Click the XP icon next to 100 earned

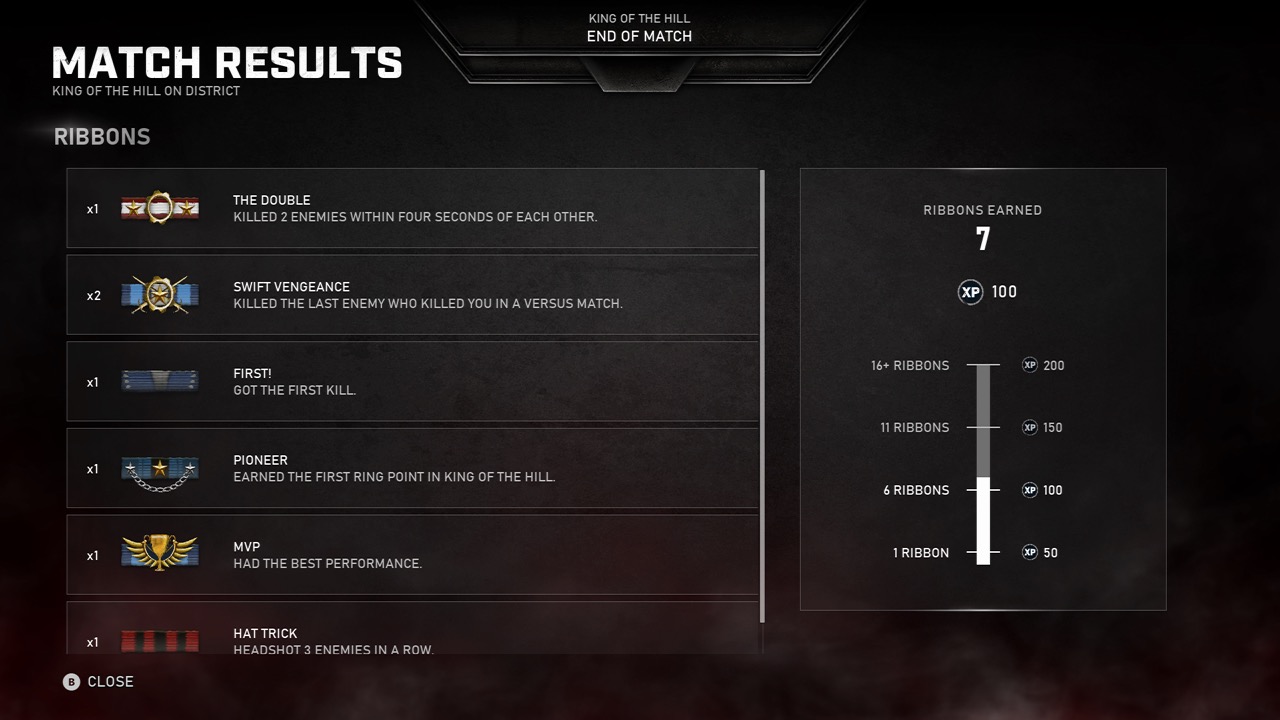click(x=969, y=292)
